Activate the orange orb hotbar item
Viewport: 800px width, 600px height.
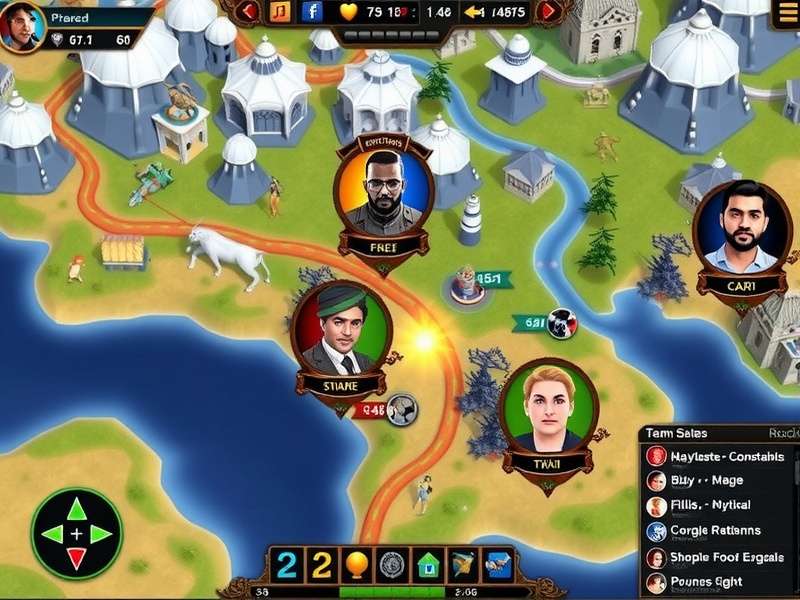356,566
